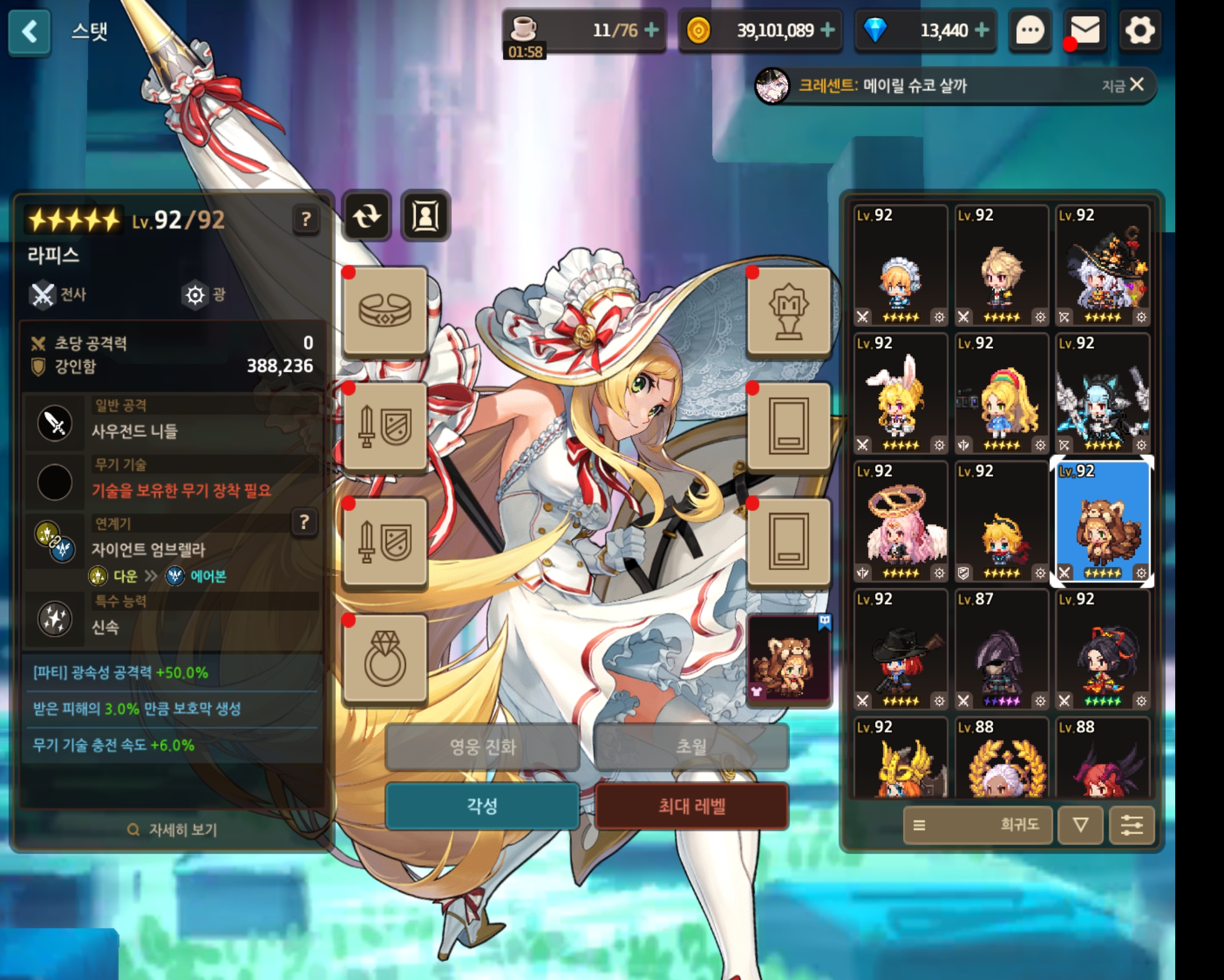
Task: Toggle the sort order triangle button
Action: tap(1080, 824)
